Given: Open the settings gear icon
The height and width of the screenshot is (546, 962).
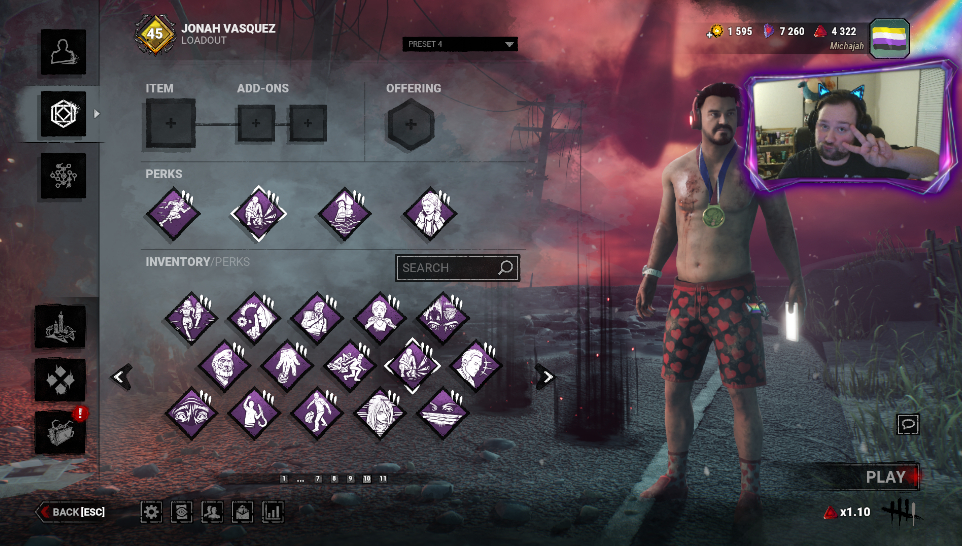Looking at the screenshot, I should 151,512.
